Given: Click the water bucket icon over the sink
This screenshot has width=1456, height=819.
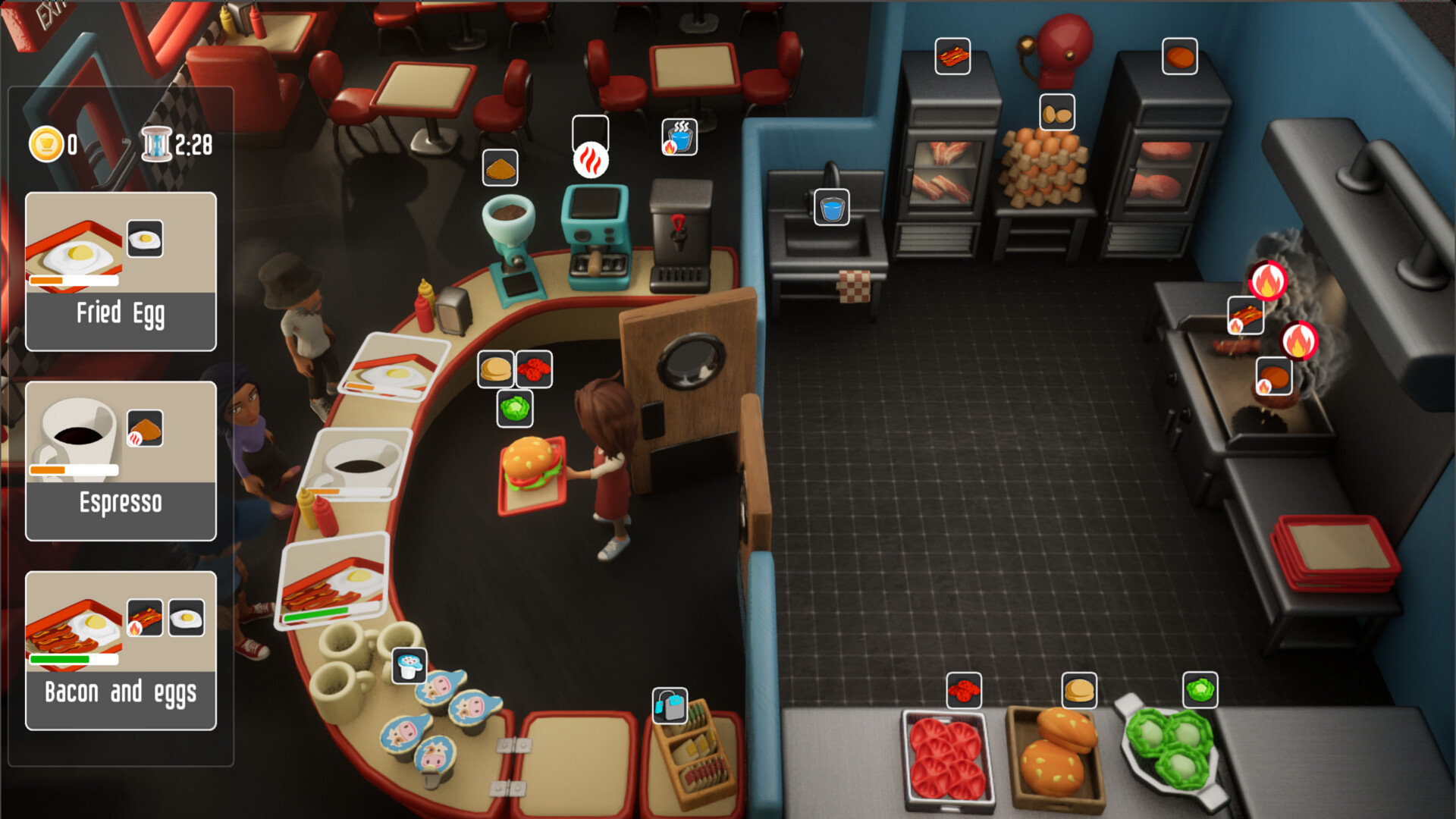Looking at the screenshot, I should click(x=831, y=207).
